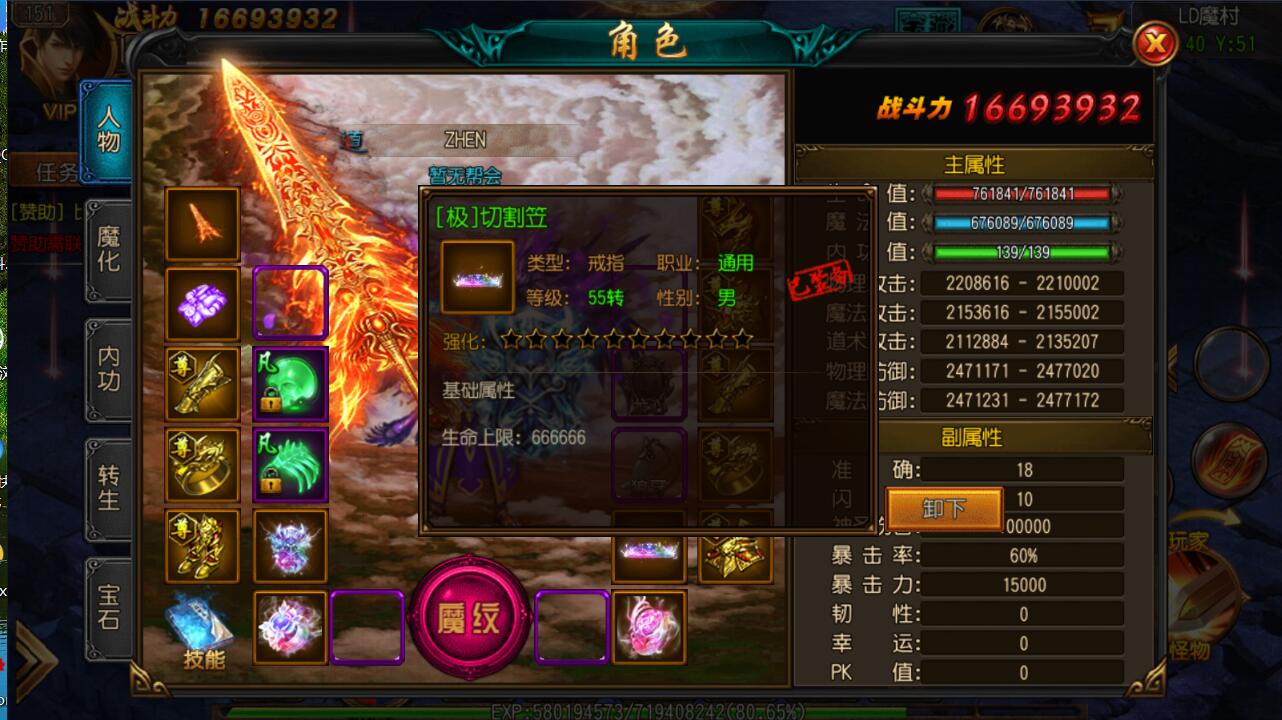Image resolution: width=1282 pixels, height=720 pixels.
Task: Click the locked green claw slot
Action: [290, 465]
